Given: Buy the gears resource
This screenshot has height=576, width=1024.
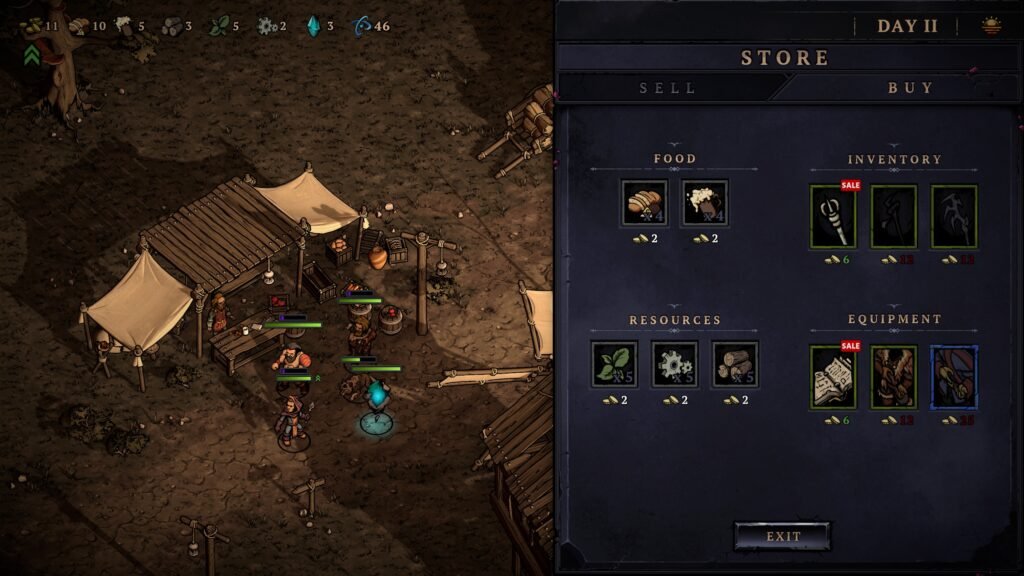Looking at the screenshot, I should (x=675, y=364).
